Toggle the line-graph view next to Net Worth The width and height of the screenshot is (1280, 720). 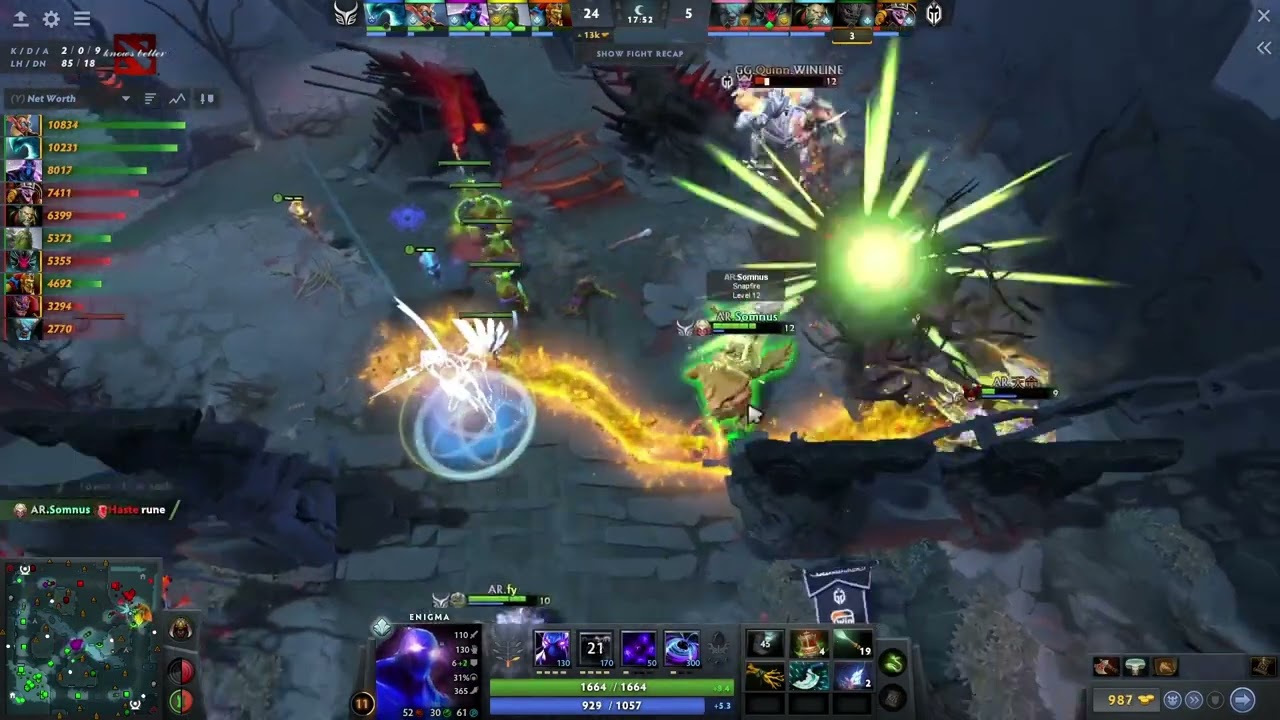tap(178, 98)
